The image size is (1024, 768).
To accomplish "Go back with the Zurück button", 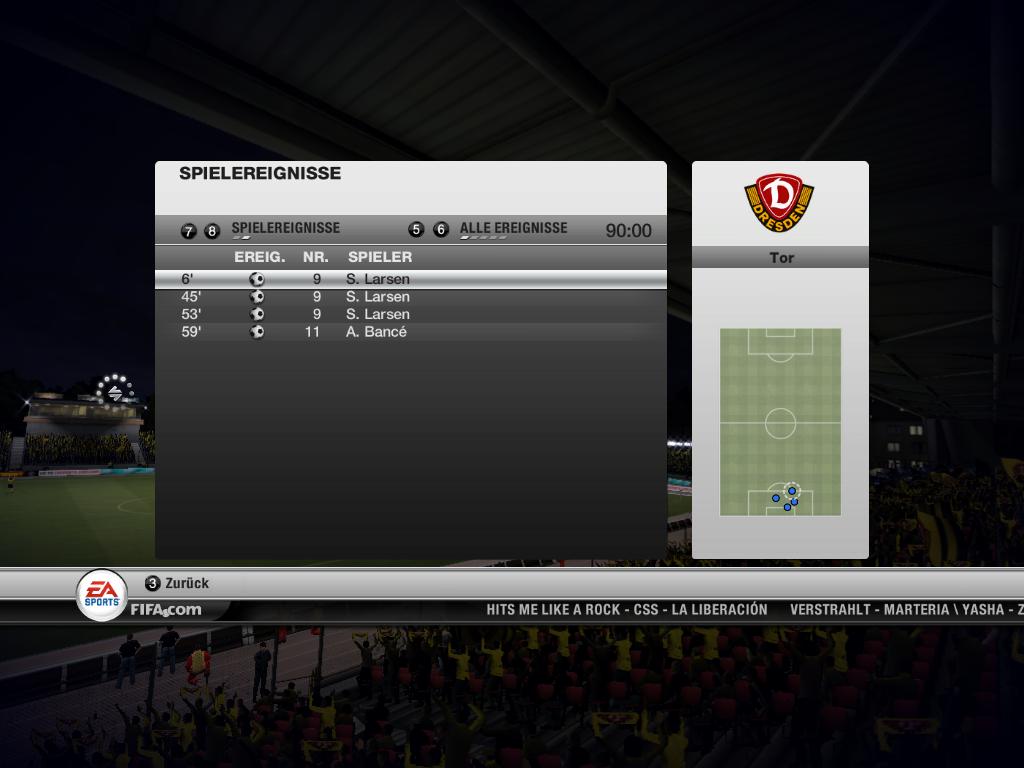I will tap(178, 583).
